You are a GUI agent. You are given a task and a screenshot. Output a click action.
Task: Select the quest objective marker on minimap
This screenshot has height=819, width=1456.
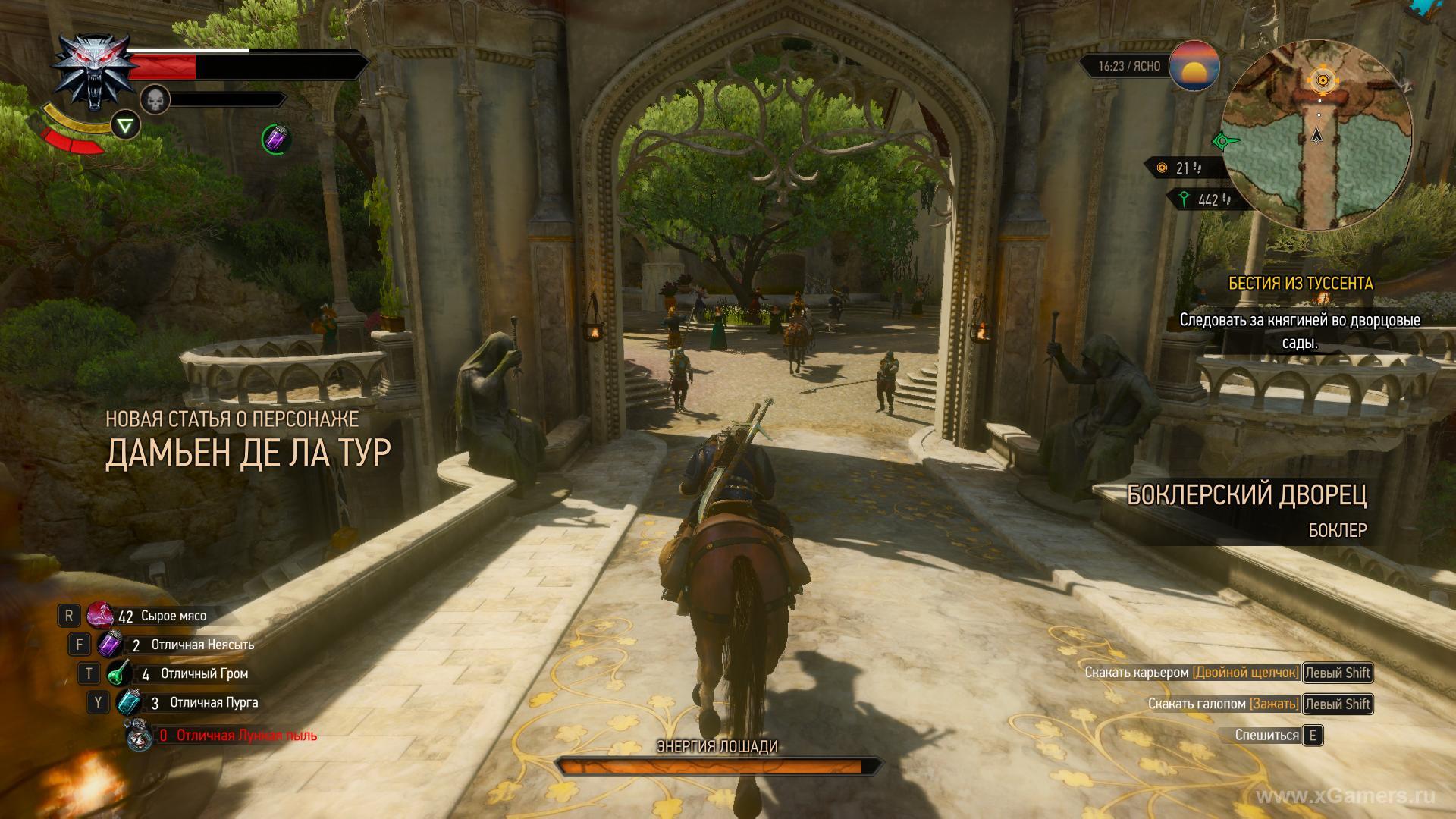pyautogui.click(x=1323, y=80)
